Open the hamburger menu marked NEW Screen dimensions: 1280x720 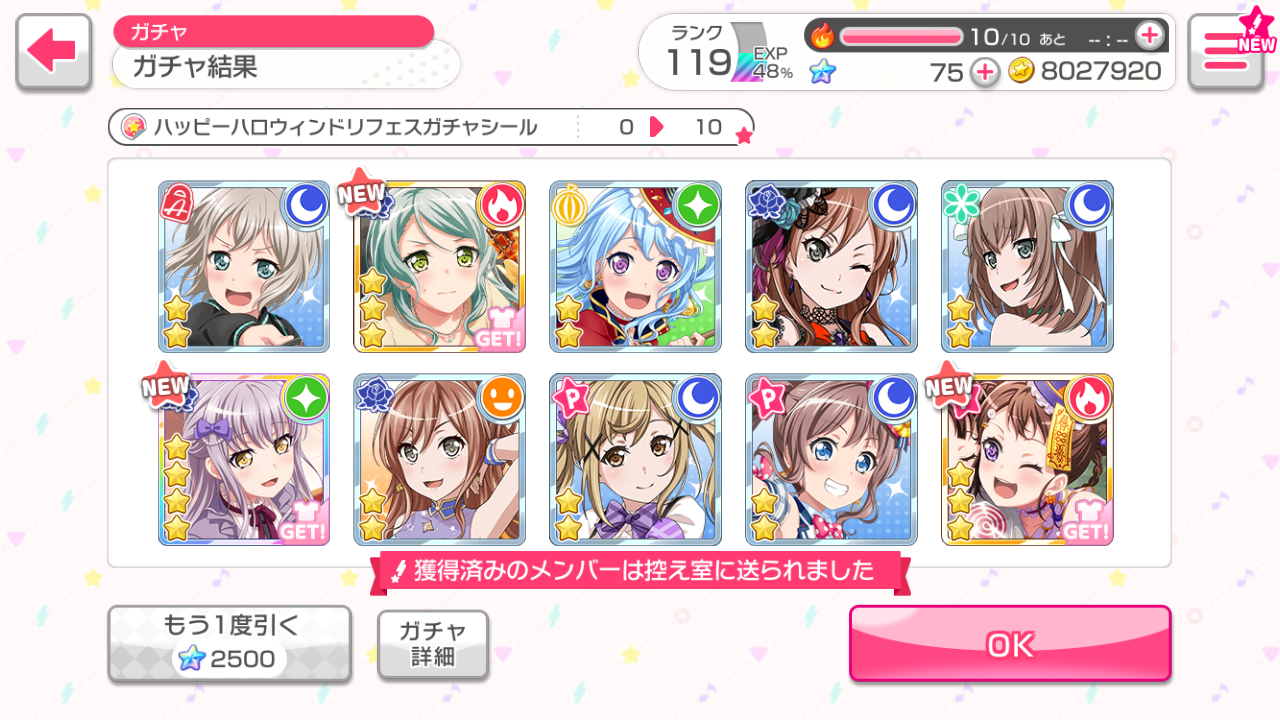[1226, 50]
